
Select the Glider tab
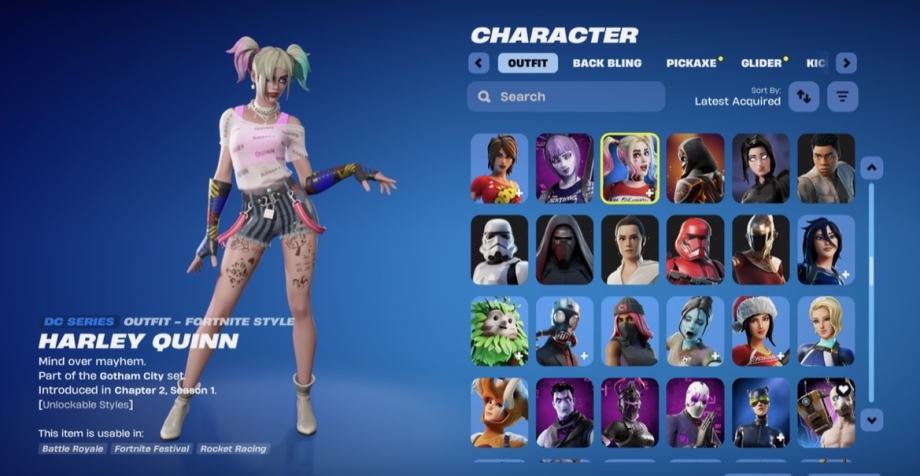click(761, 63)
